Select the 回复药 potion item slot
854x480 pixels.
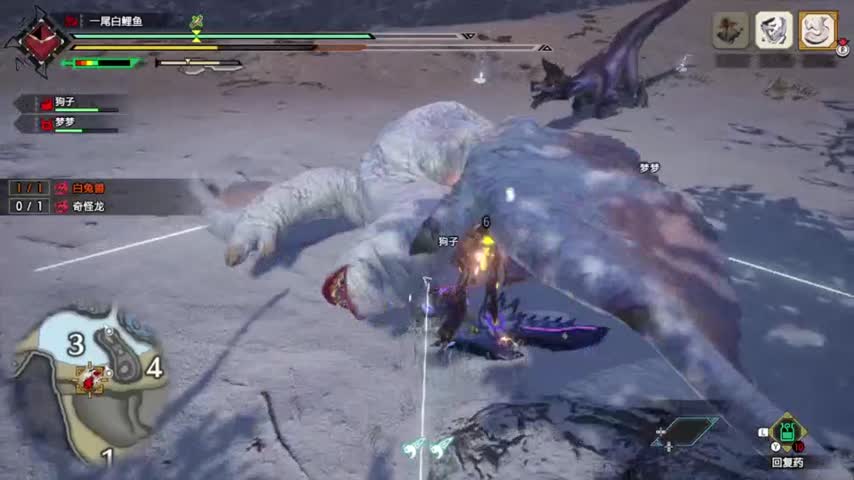click(787, 434)
